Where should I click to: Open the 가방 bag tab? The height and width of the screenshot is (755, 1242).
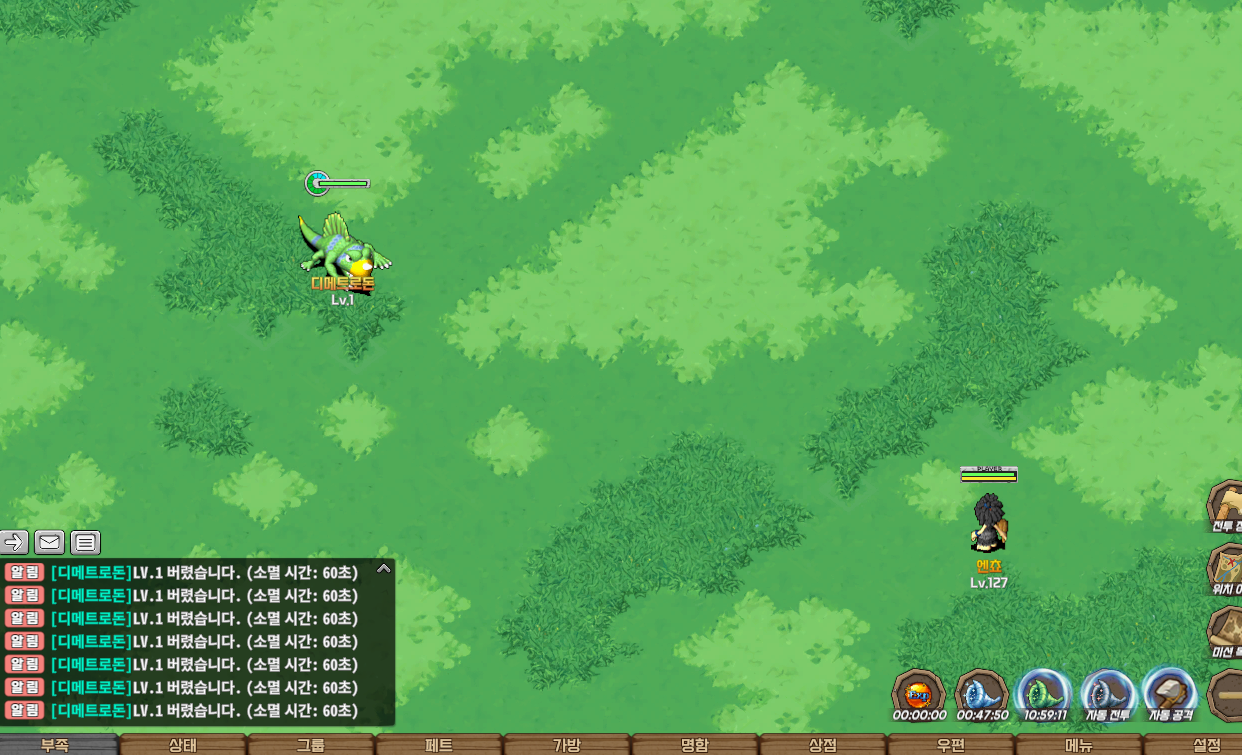point(567,745)
